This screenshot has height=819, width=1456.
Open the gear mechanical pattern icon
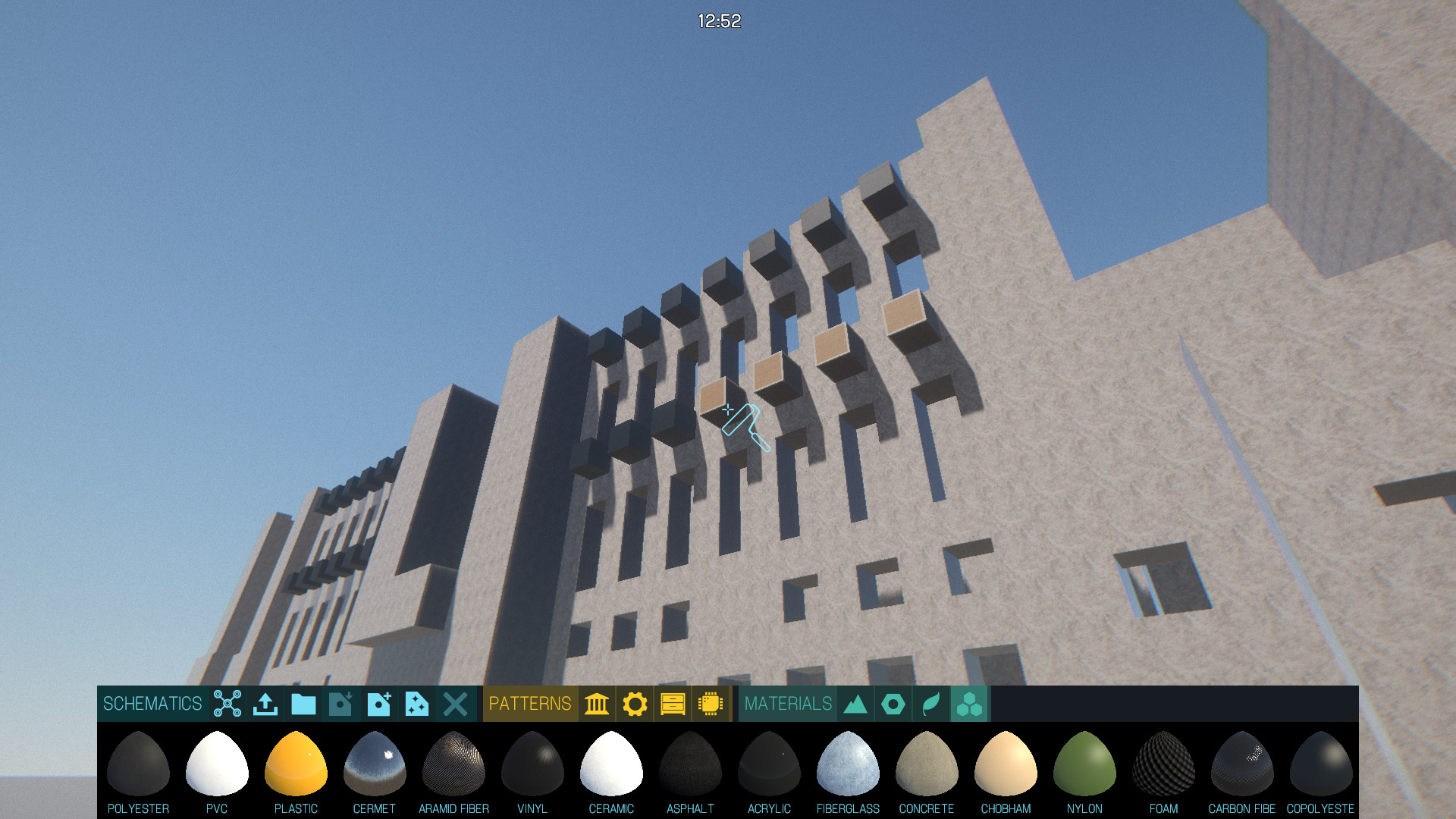636,704
